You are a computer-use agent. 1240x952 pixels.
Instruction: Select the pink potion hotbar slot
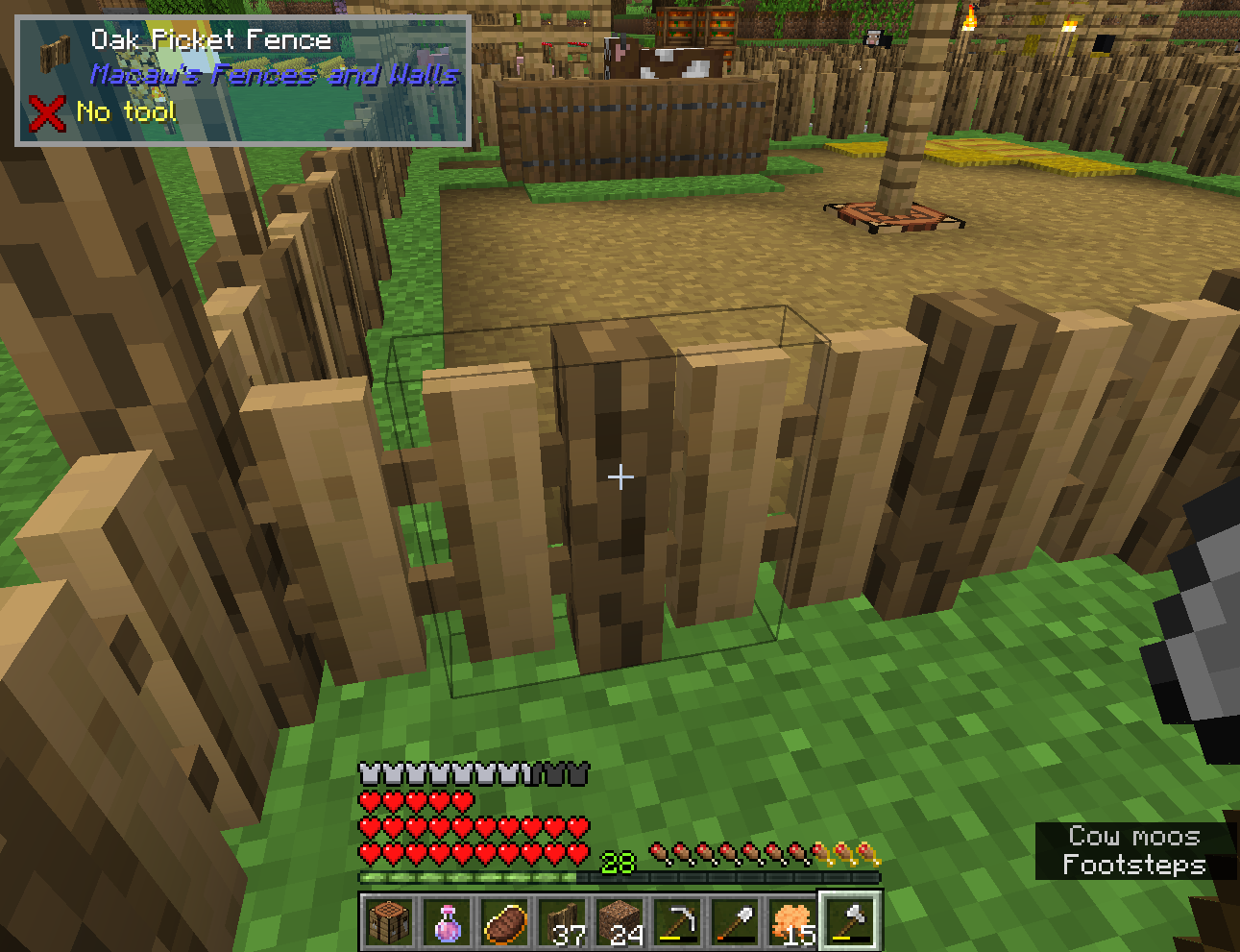point(450,920)
